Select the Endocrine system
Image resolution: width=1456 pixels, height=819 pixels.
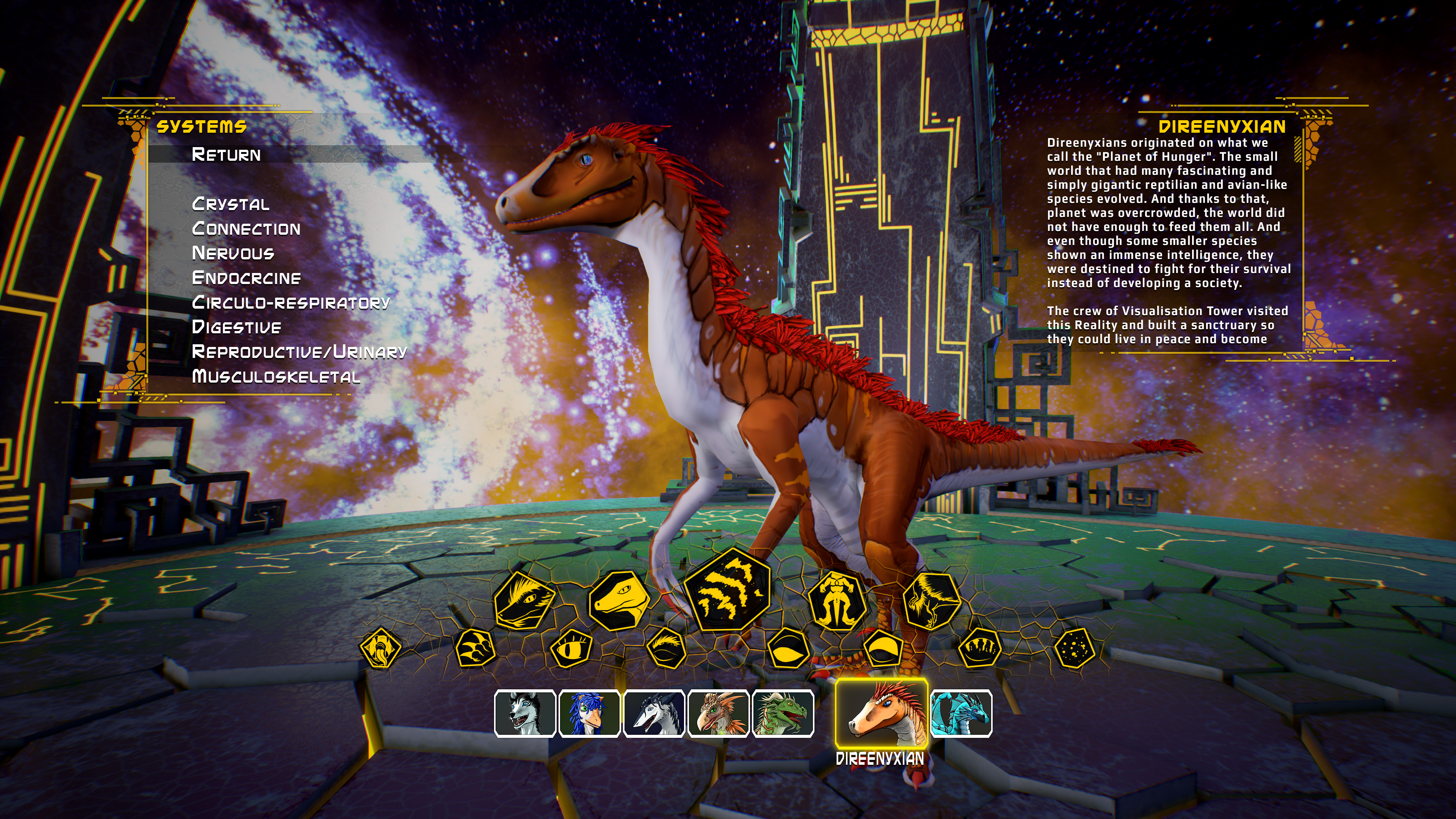click(x=246, y=278)
